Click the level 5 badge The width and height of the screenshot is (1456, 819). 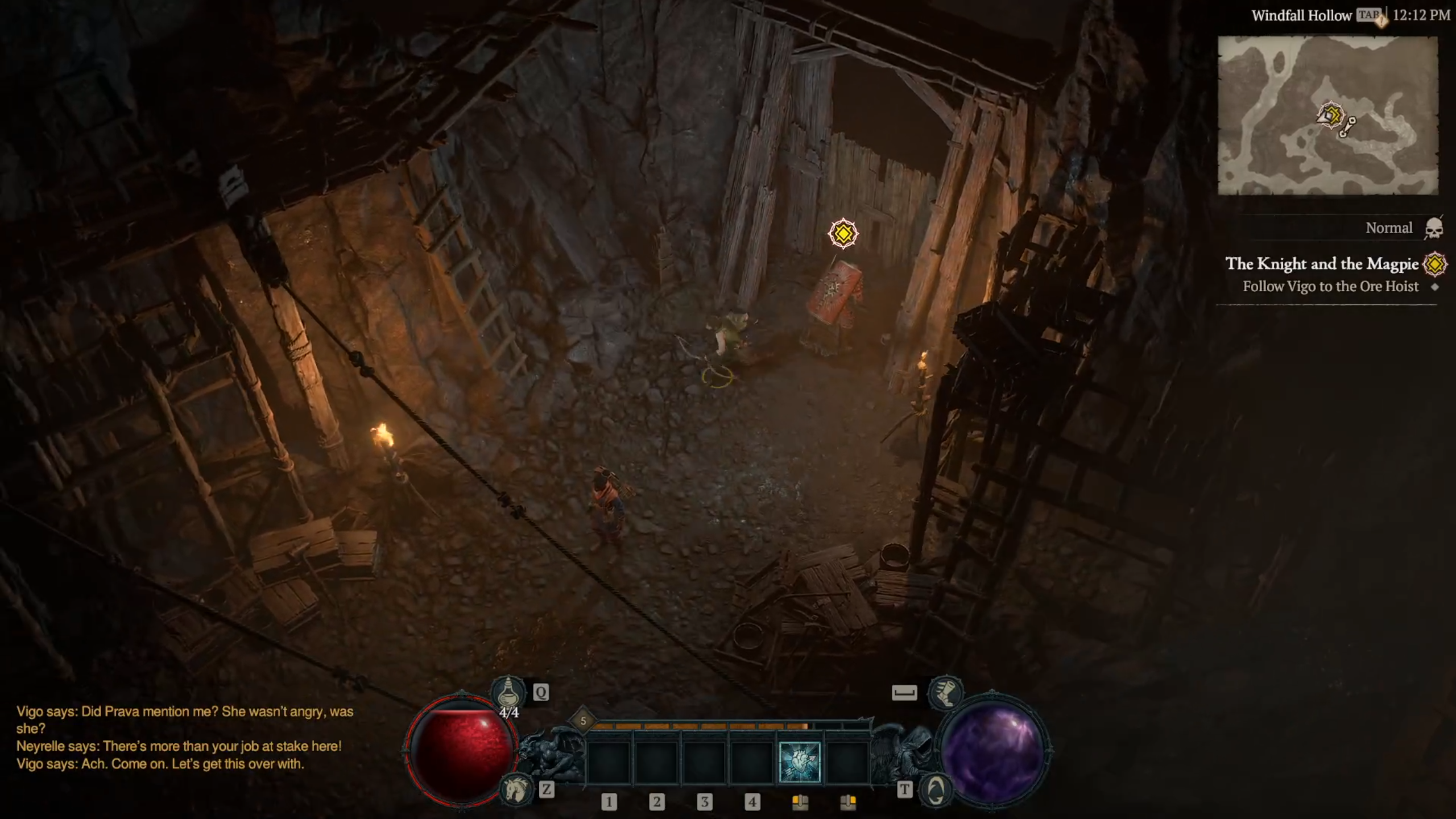pyautogui.click(x=583, y=721)
